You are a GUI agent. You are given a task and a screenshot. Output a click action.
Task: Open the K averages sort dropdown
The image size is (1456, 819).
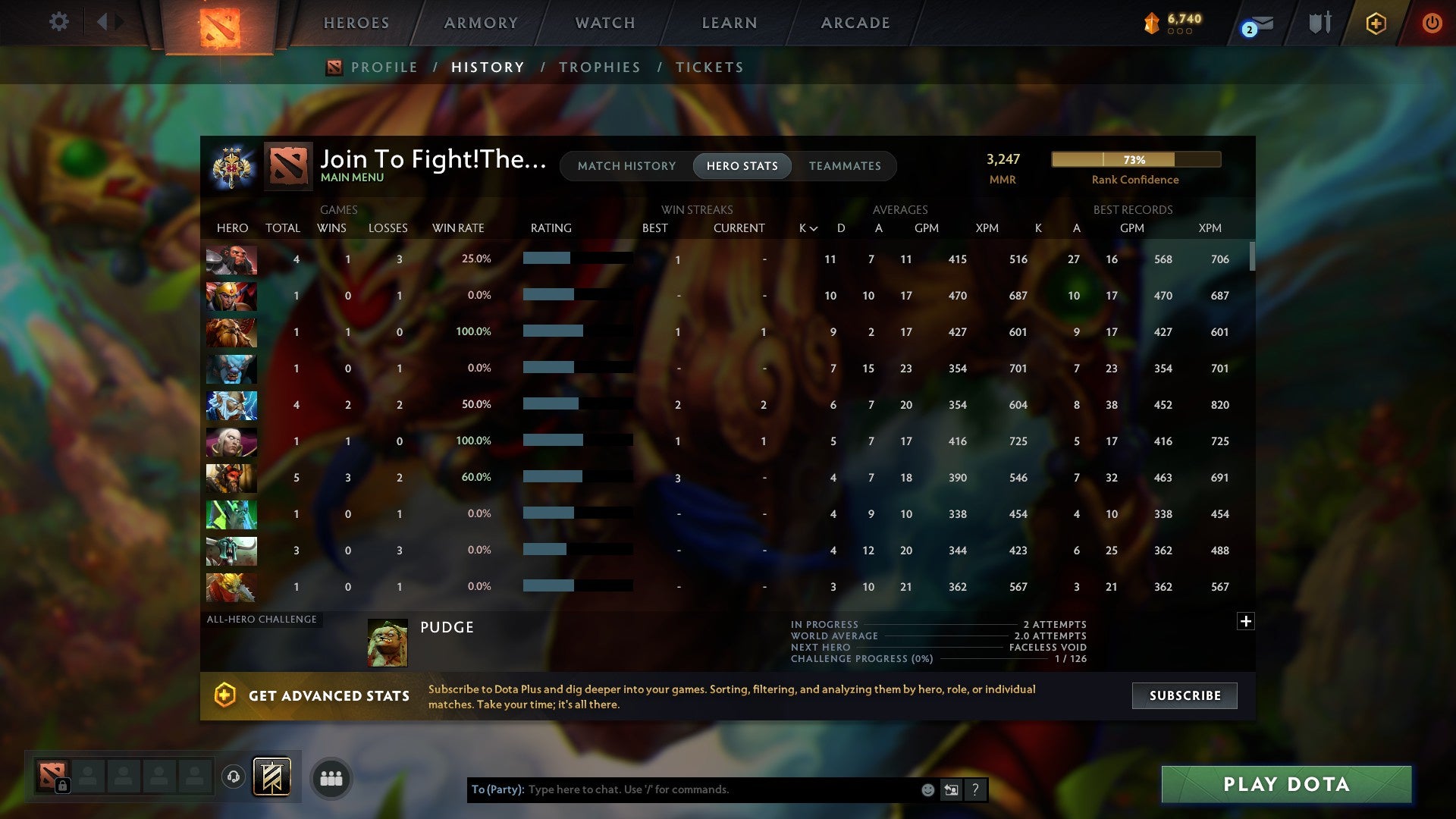(x=806, y=227)
